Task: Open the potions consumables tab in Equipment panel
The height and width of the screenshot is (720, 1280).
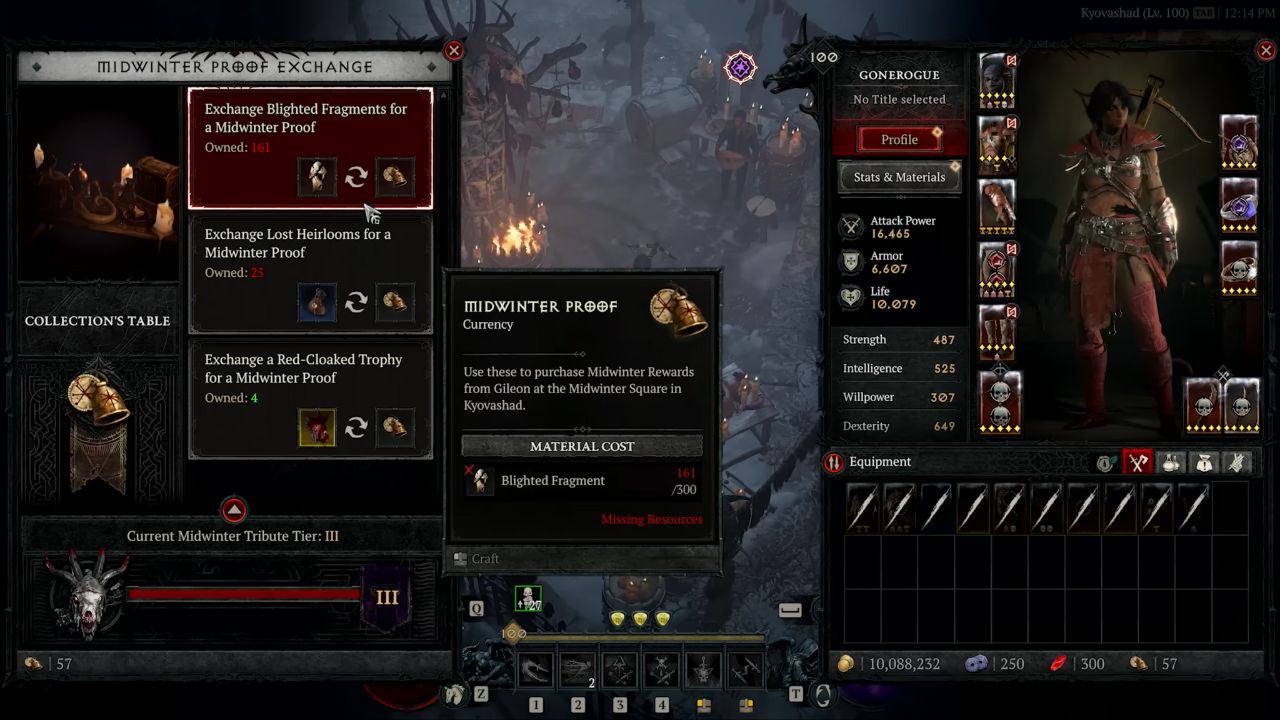Action: coord(1169,462)
